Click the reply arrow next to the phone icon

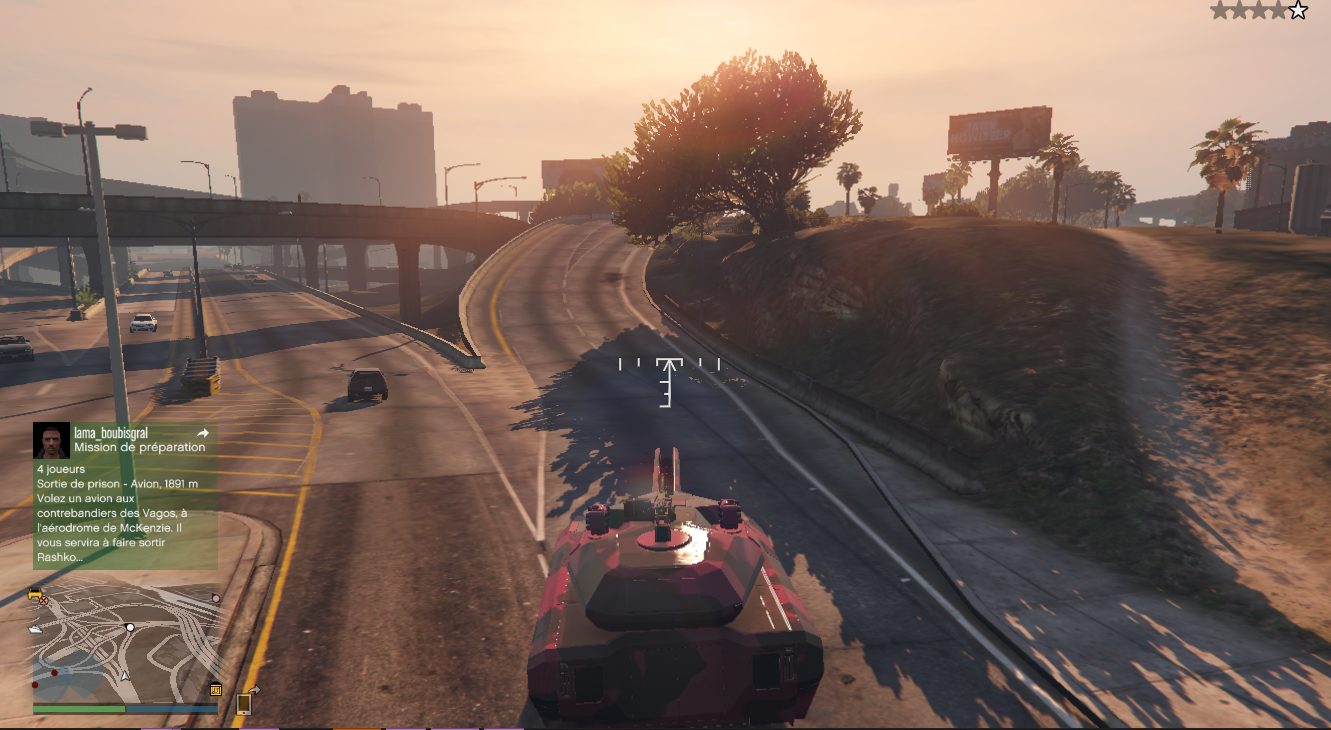click(255, 689)
